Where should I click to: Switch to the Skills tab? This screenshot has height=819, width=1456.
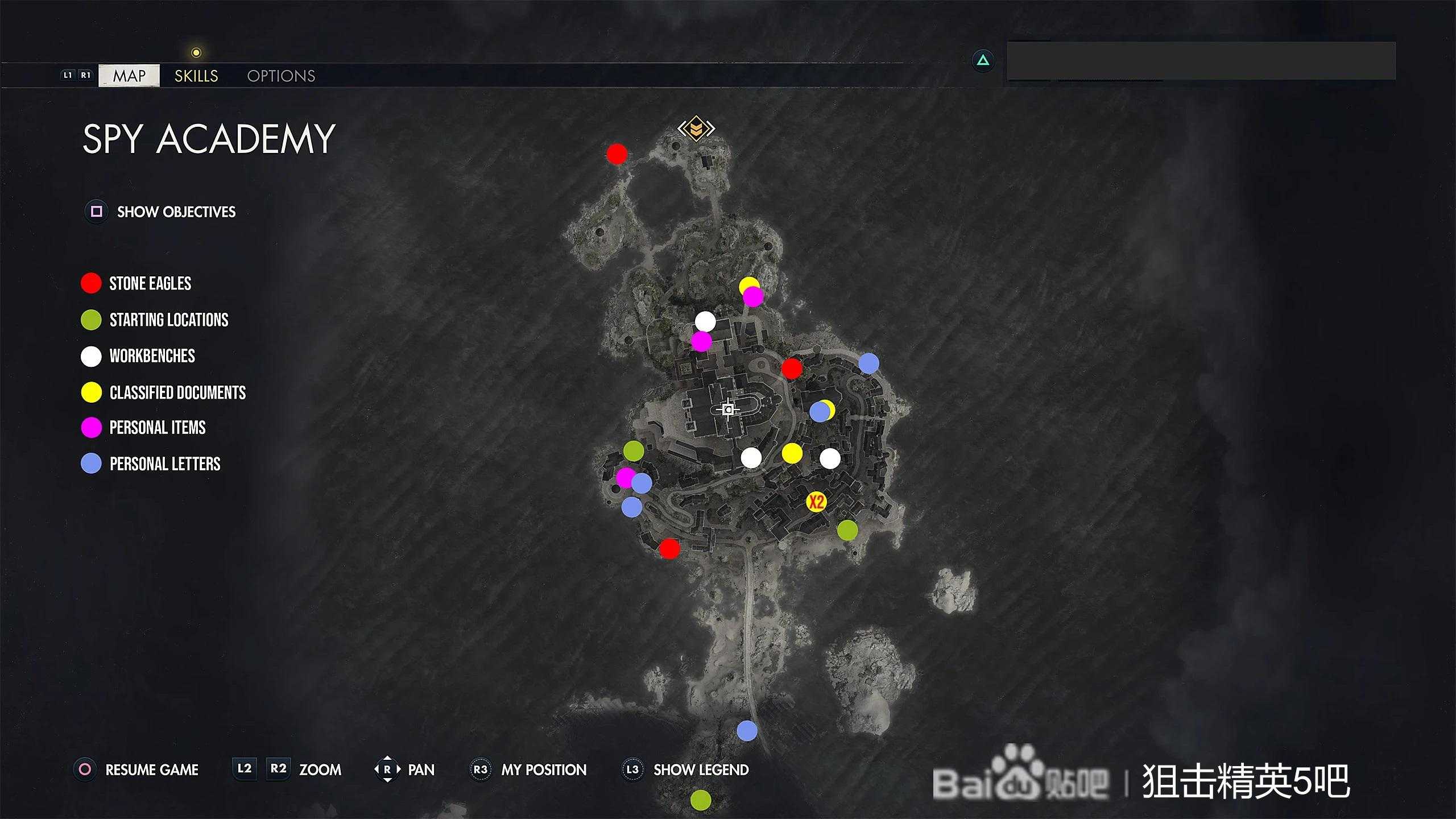pos(196,76)
